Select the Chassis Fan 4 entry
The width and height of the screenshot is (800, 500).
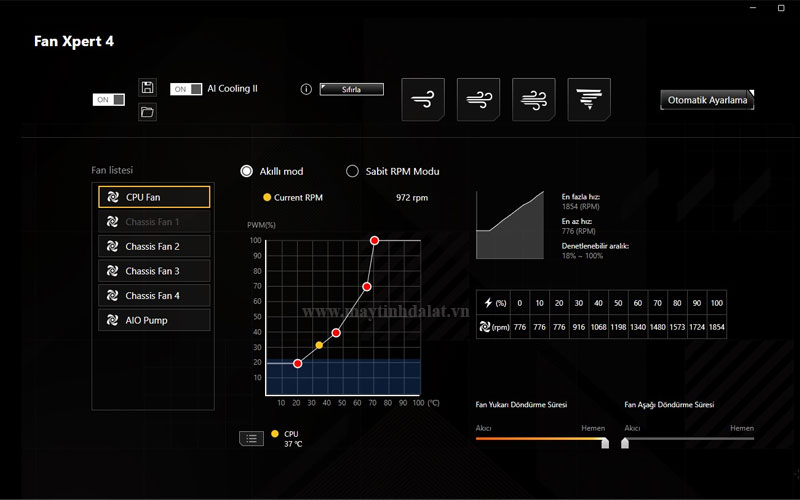click(x=154, y=296)
